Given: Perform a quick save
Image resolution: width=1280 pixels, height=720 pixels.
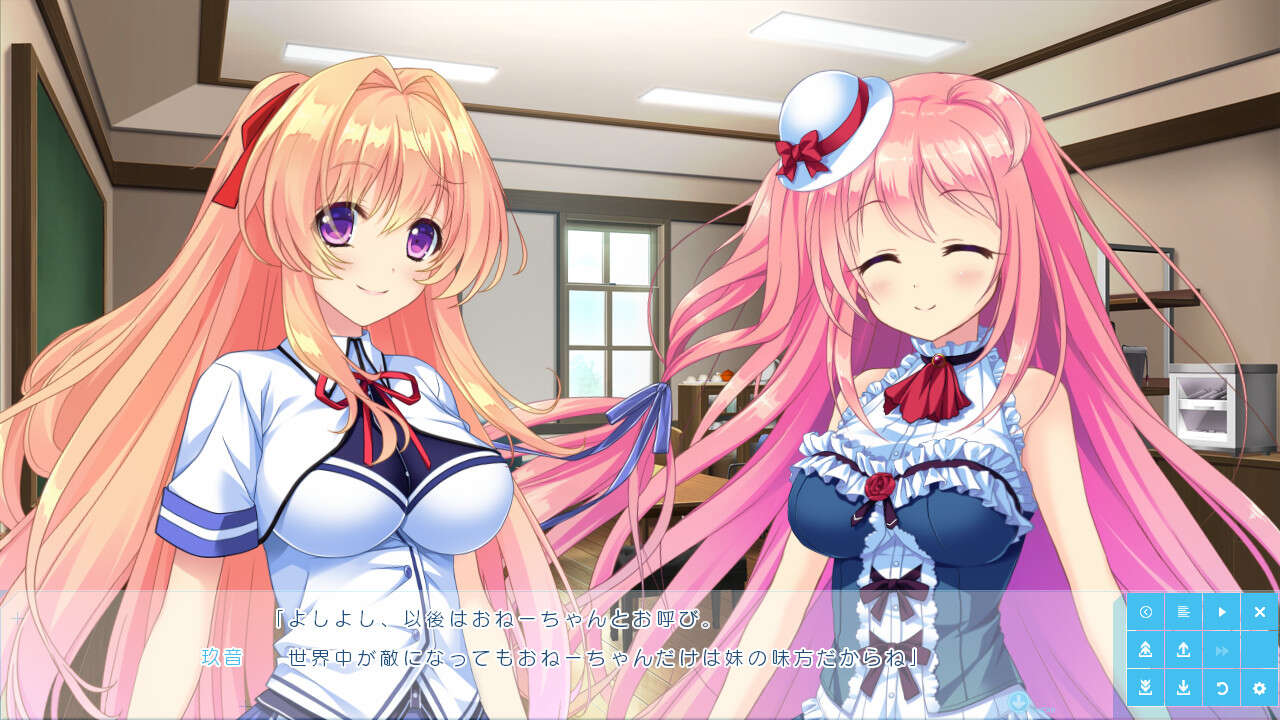Looking at the screenshot, I should tap(1146, 650).
